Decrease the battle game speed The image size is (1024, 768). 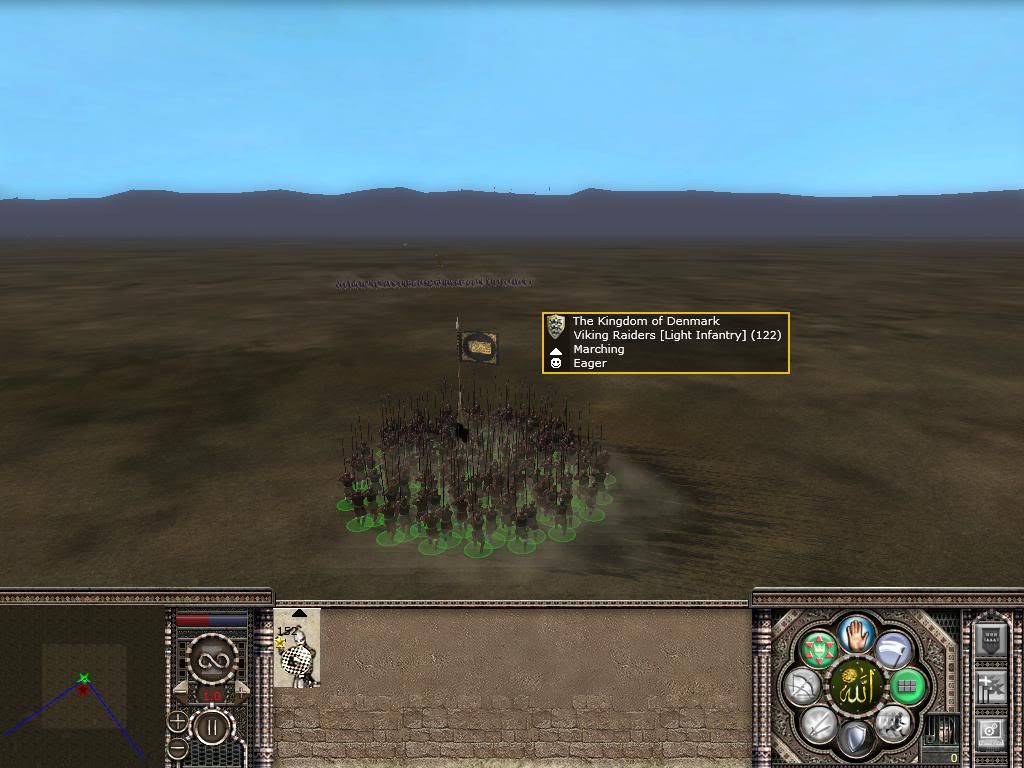[179, 691]
